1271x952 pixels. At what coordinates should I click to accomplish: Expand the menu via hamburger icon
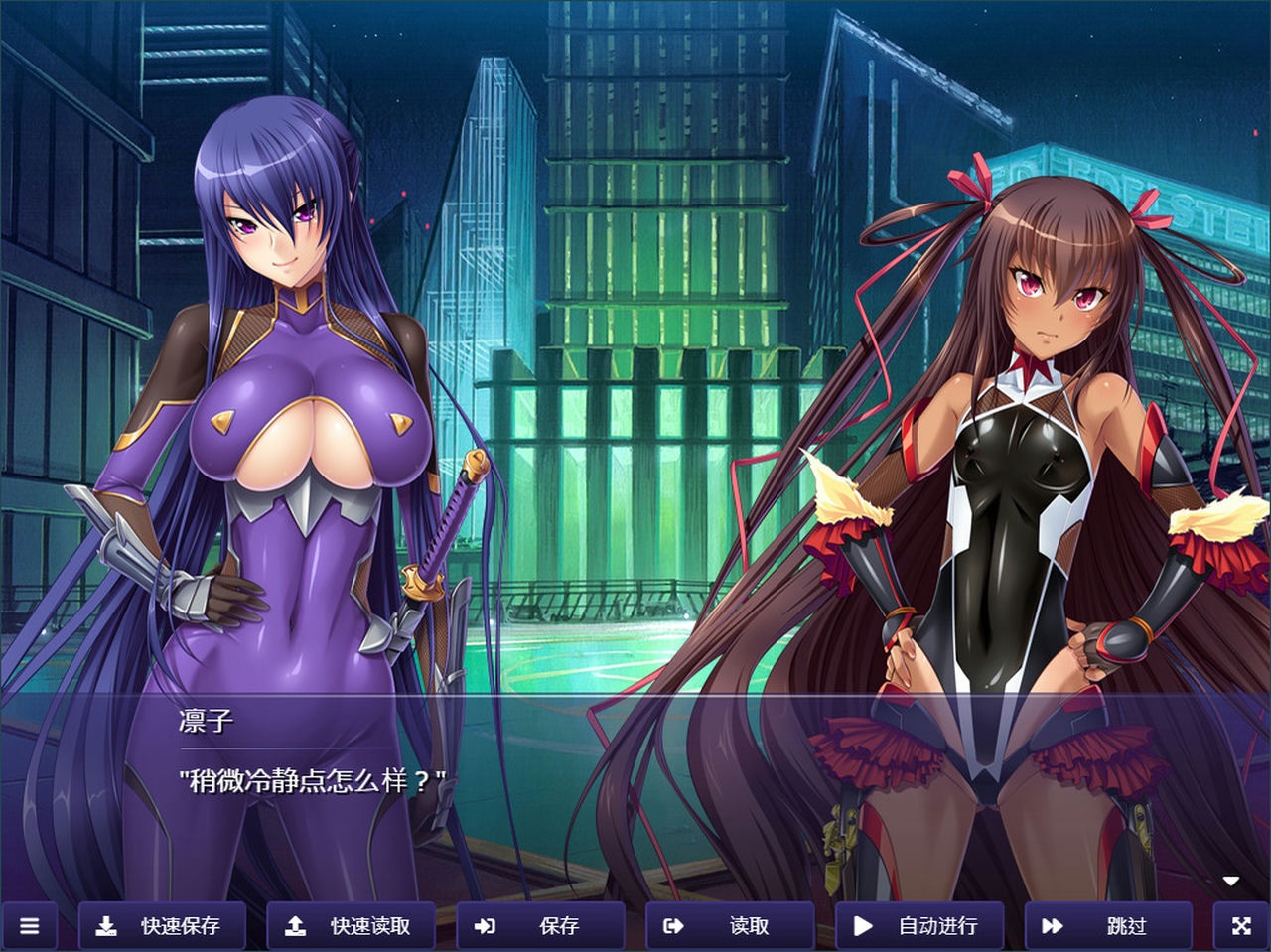point(30,926)
